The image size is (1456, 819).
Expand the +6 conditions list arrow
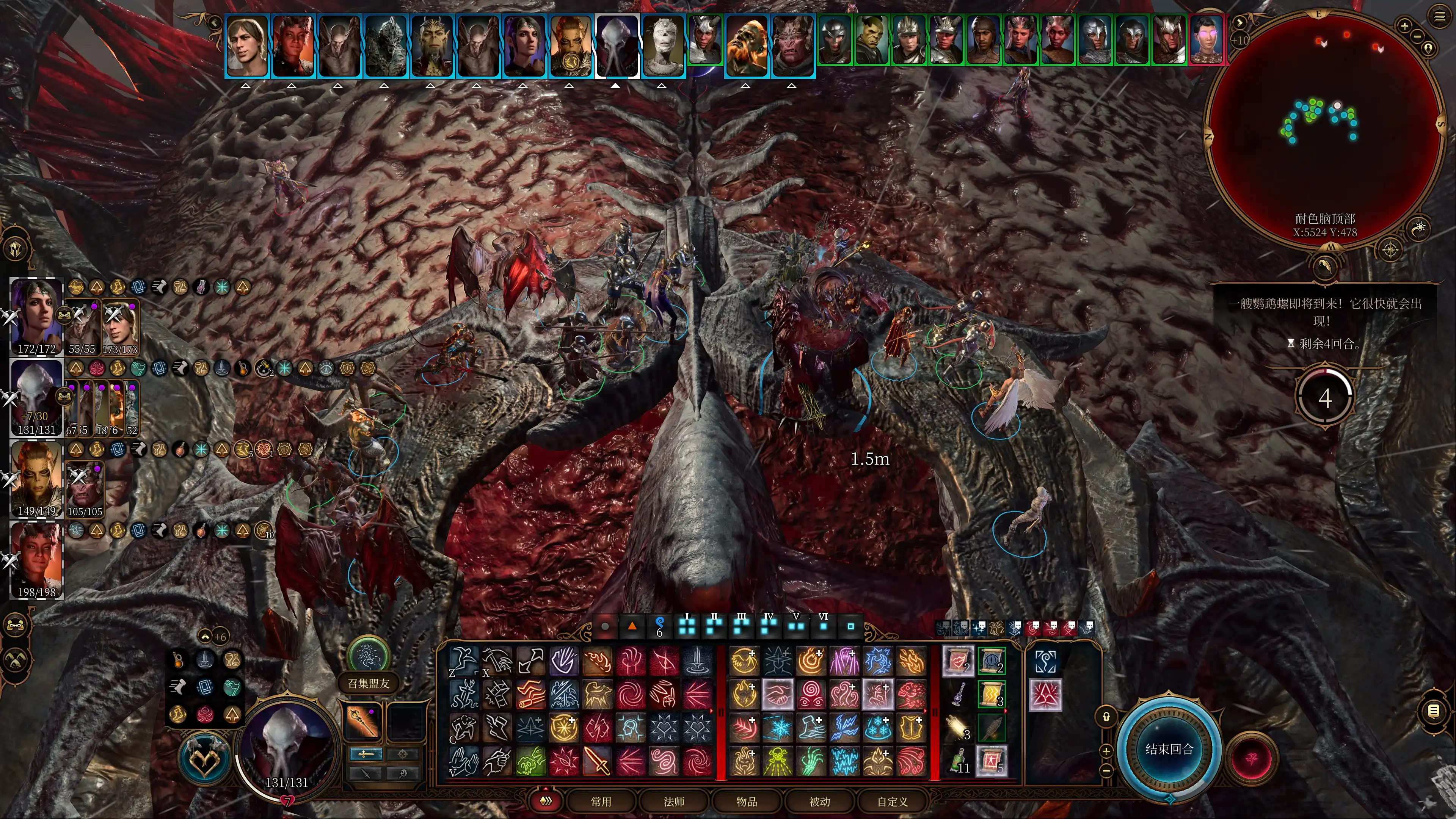point(206,637)
